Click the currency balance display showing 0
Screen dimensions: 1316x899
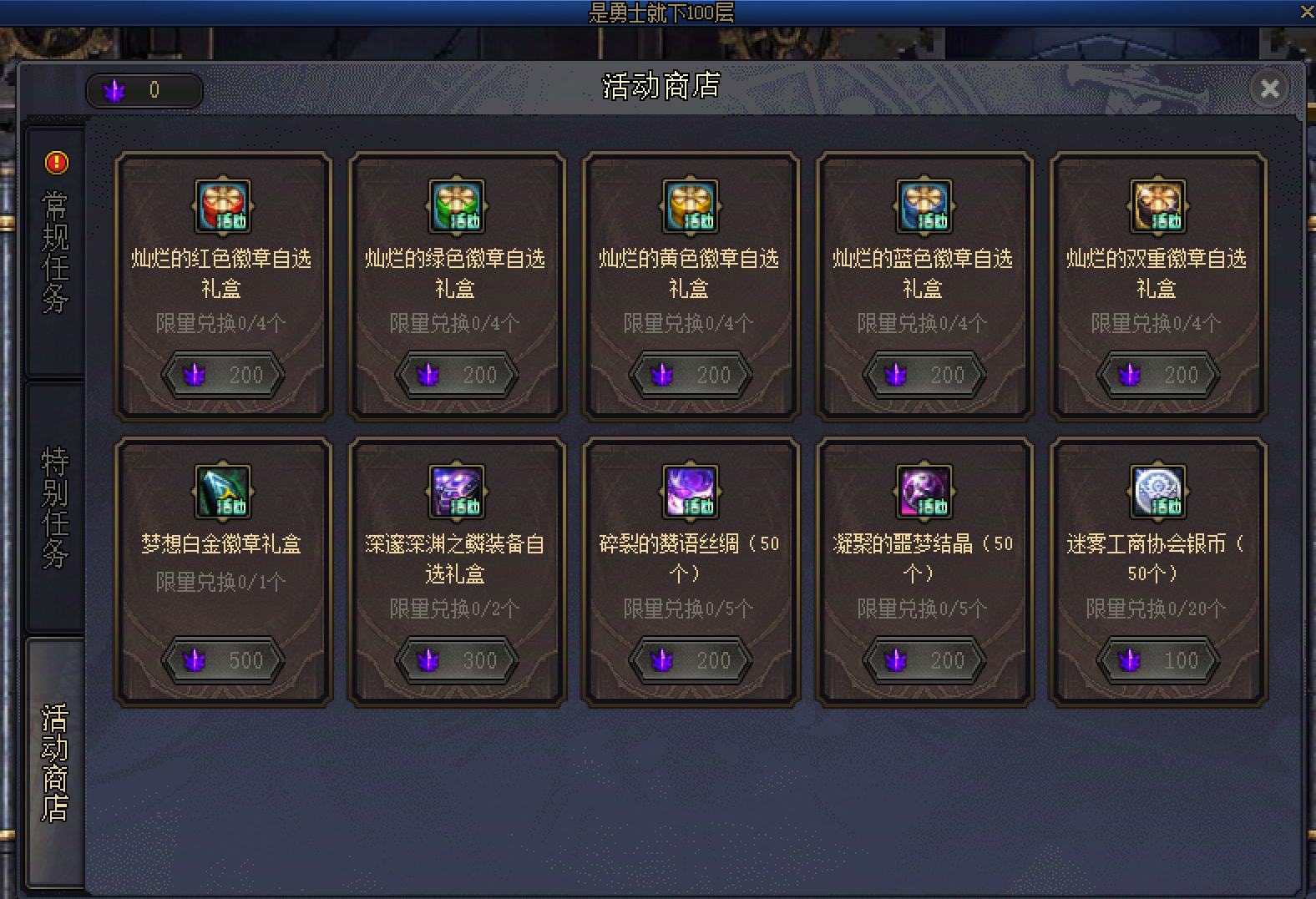coord(144,89)
